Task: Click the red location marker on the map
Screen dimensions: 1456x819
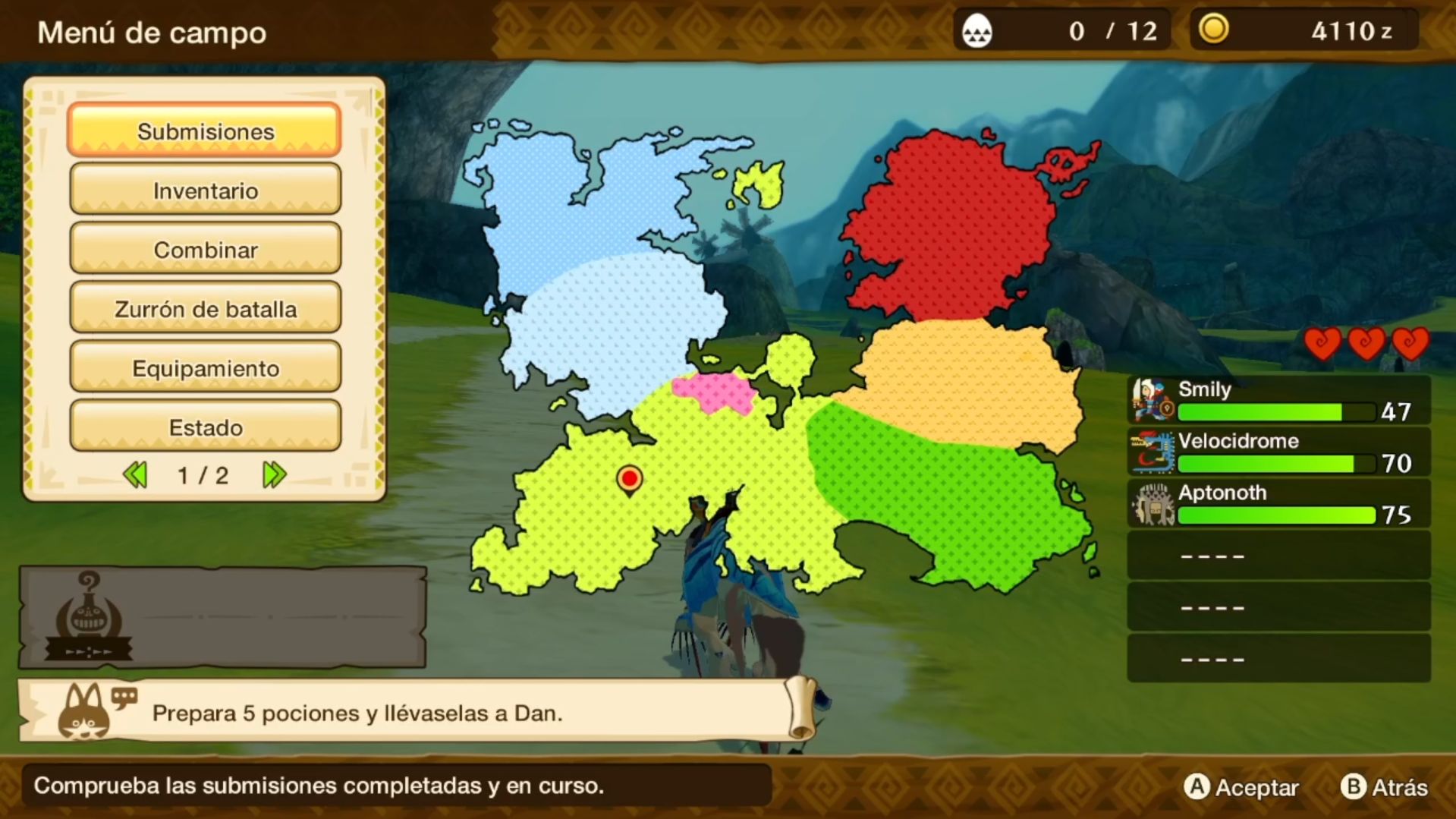Action: (629, 479)
